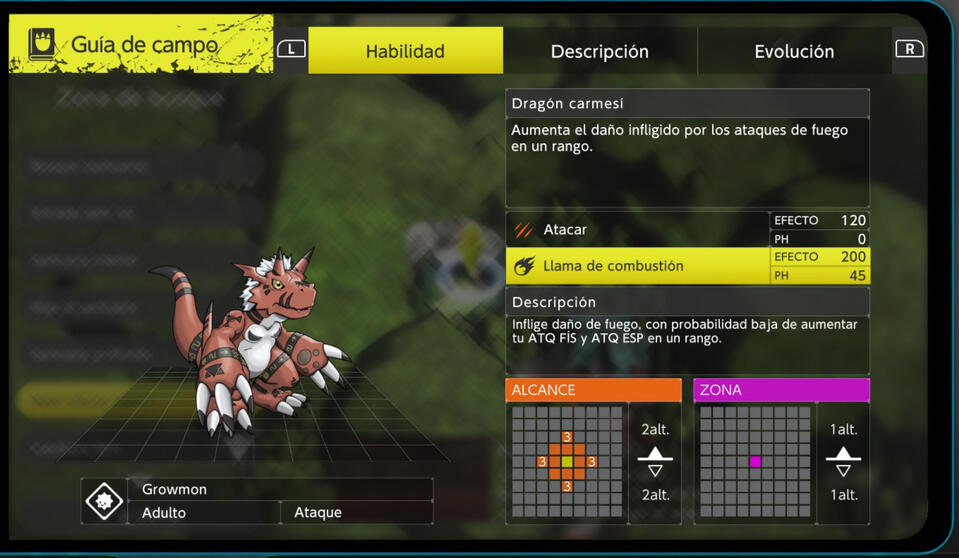Show the Evolución tab

[794, 51]
